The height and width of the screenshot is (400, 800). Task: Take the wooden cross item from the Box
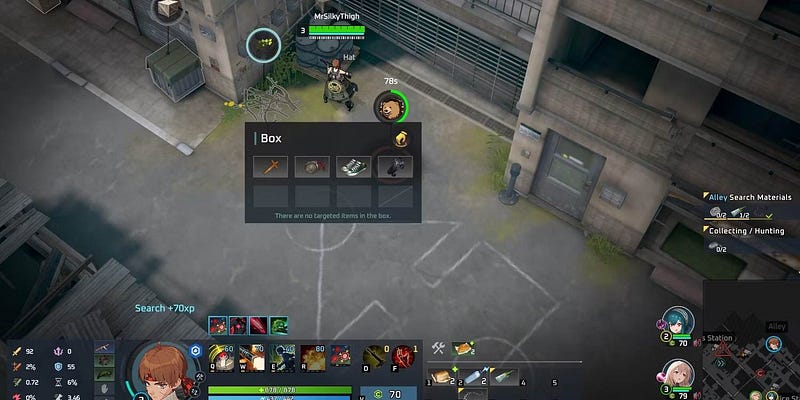pos(271,167)
